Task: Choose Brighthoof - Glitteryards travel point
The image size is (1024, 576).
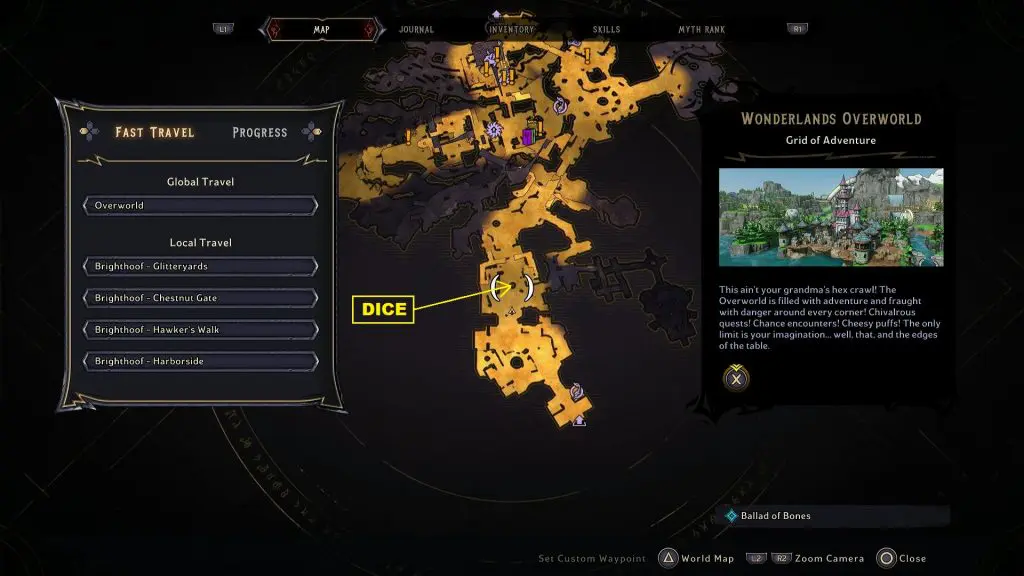Action: click(x=201, y=267)
